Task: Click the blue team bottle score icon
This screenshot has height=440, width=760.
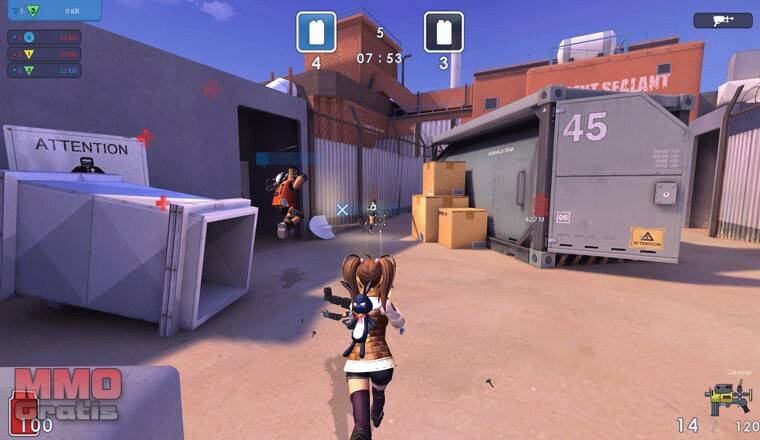Action: click(x=316, y=32)
